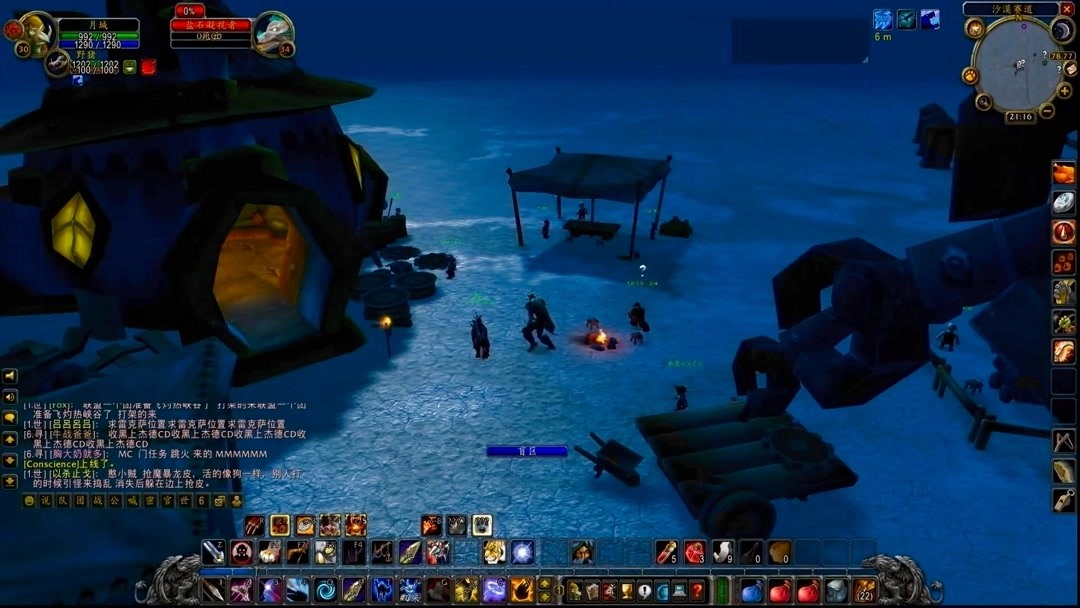The image size is (1080, 608).
Task: Activate the white paw pet bar button
Action: click(x=481, y=525)
